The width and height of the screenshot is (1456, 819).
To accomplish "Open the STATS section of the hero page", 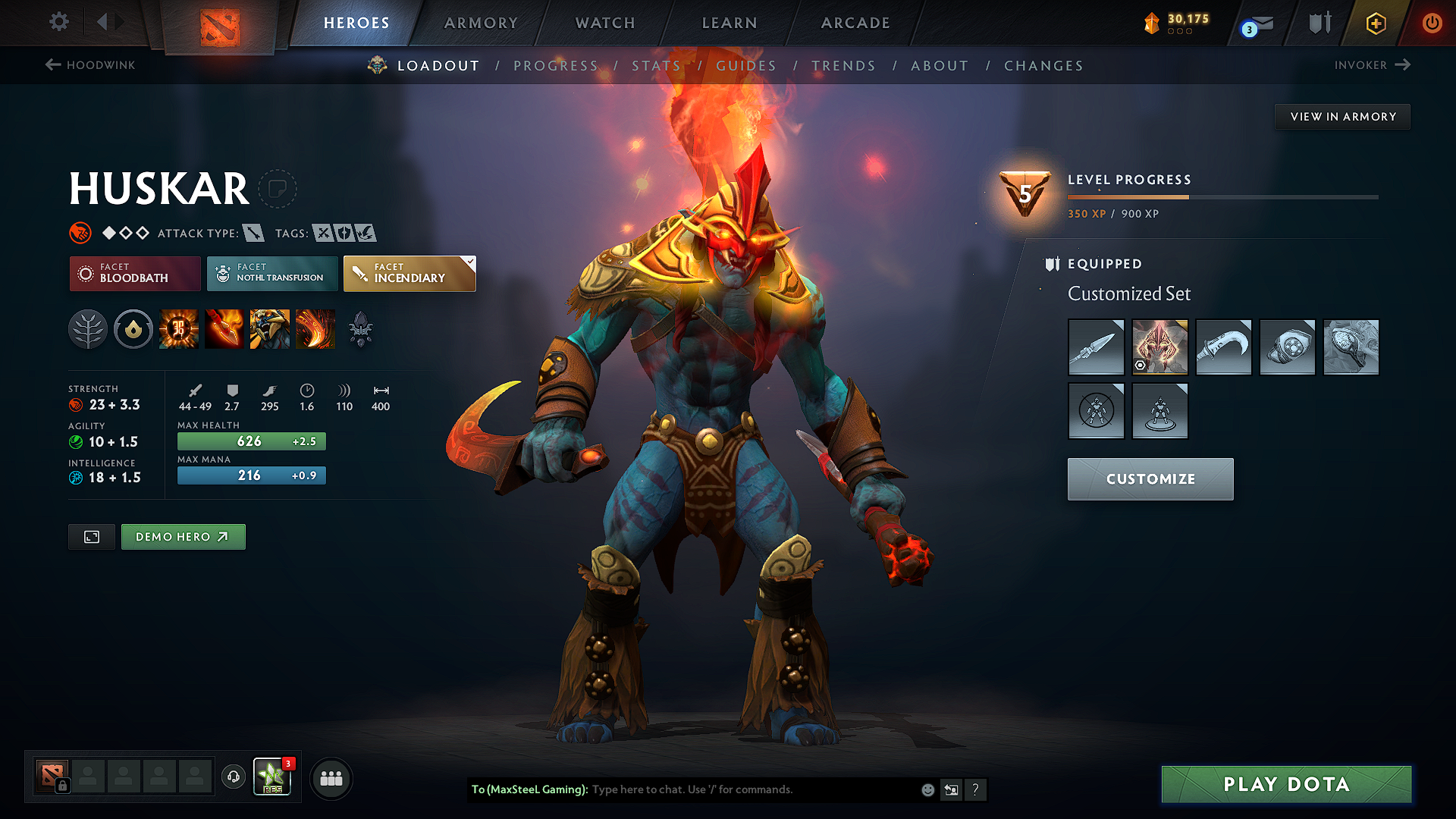I will tap(657, 66).
